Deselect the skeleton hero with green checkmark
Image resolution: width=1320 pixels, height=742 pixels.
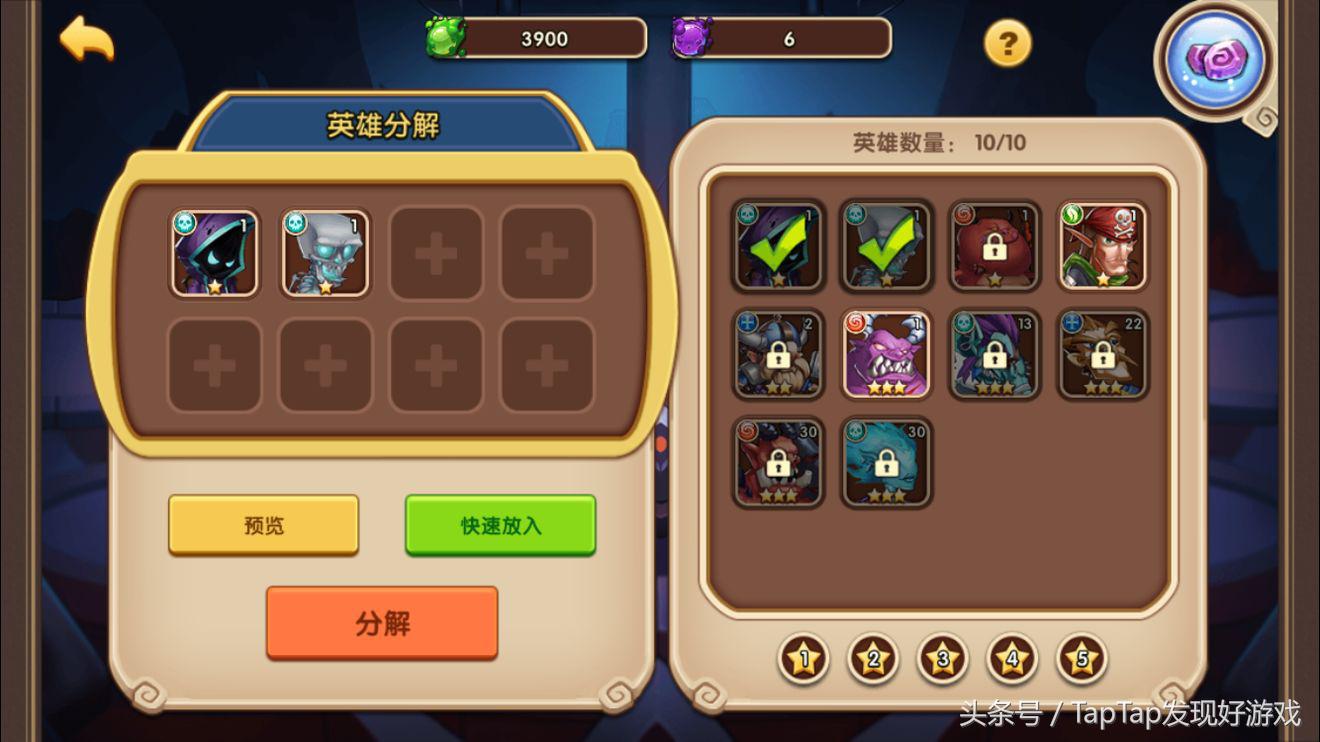[886, 247]
